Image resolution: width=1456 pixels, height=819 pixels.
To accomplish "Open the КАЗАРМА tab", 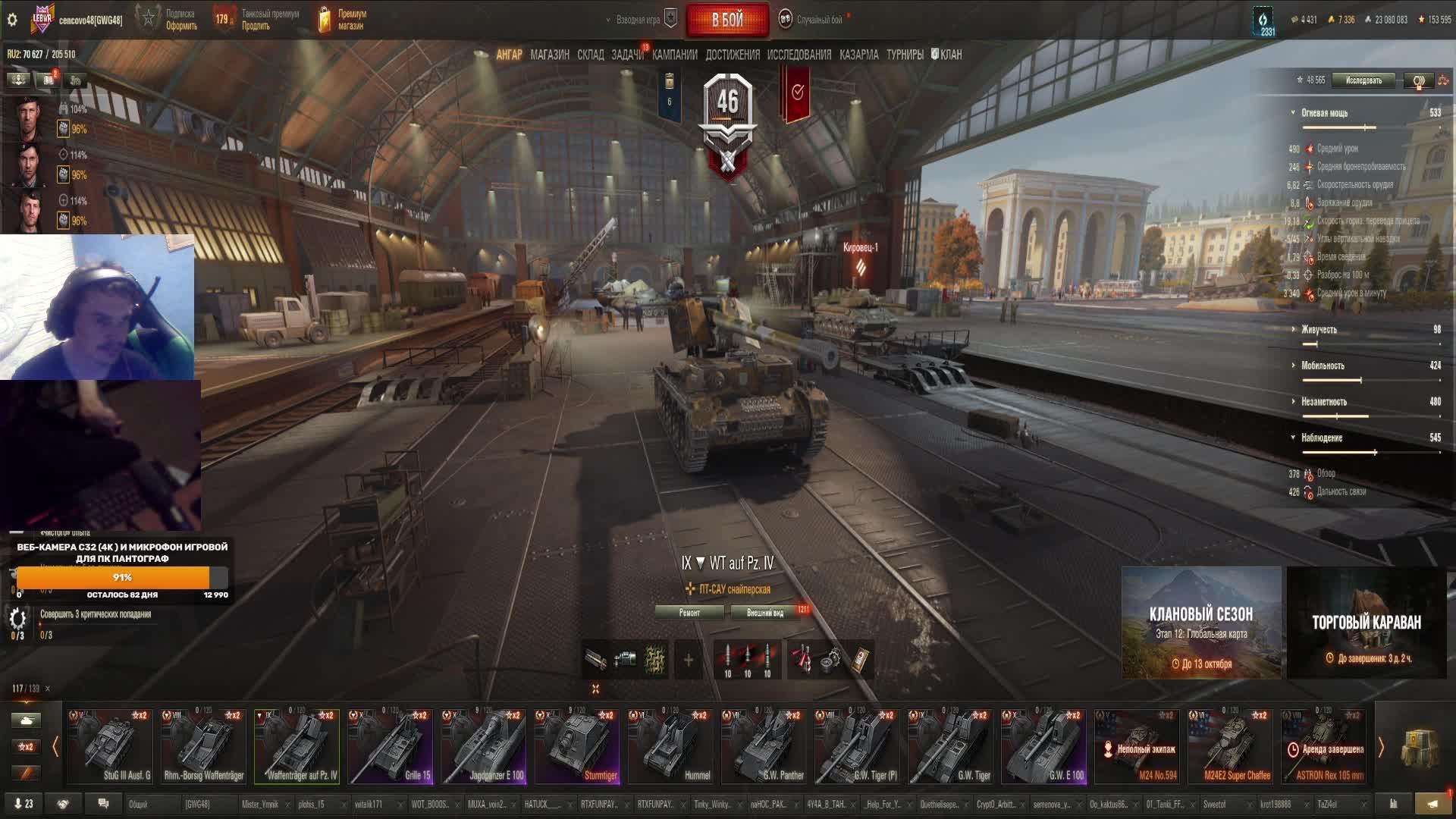I will tap(858, 55).
